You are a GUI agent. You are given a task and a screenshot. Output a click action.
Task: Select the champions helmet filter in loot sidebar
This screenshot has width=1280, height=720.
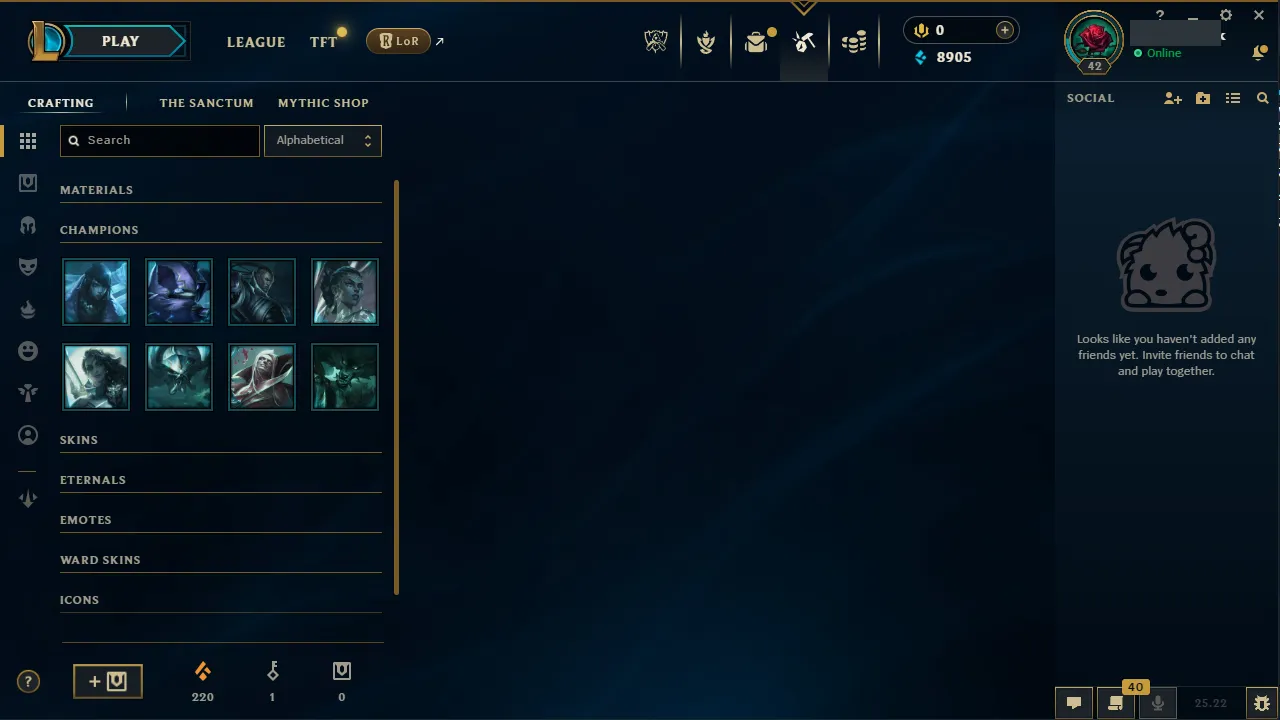point(28,225)
